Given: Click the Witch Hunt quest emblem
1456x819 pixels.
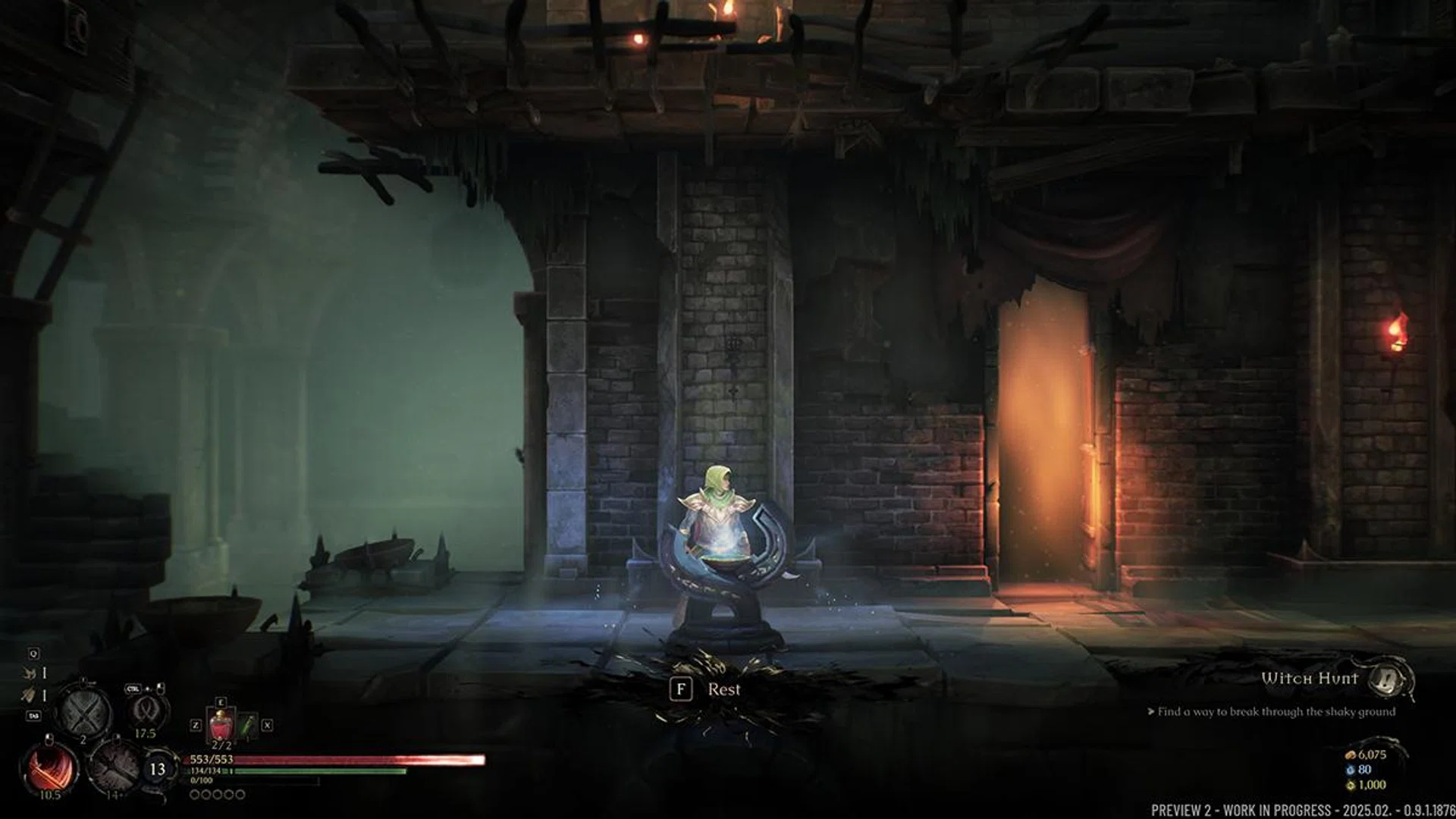Looking at the screenshot, I should [1391, 678].
